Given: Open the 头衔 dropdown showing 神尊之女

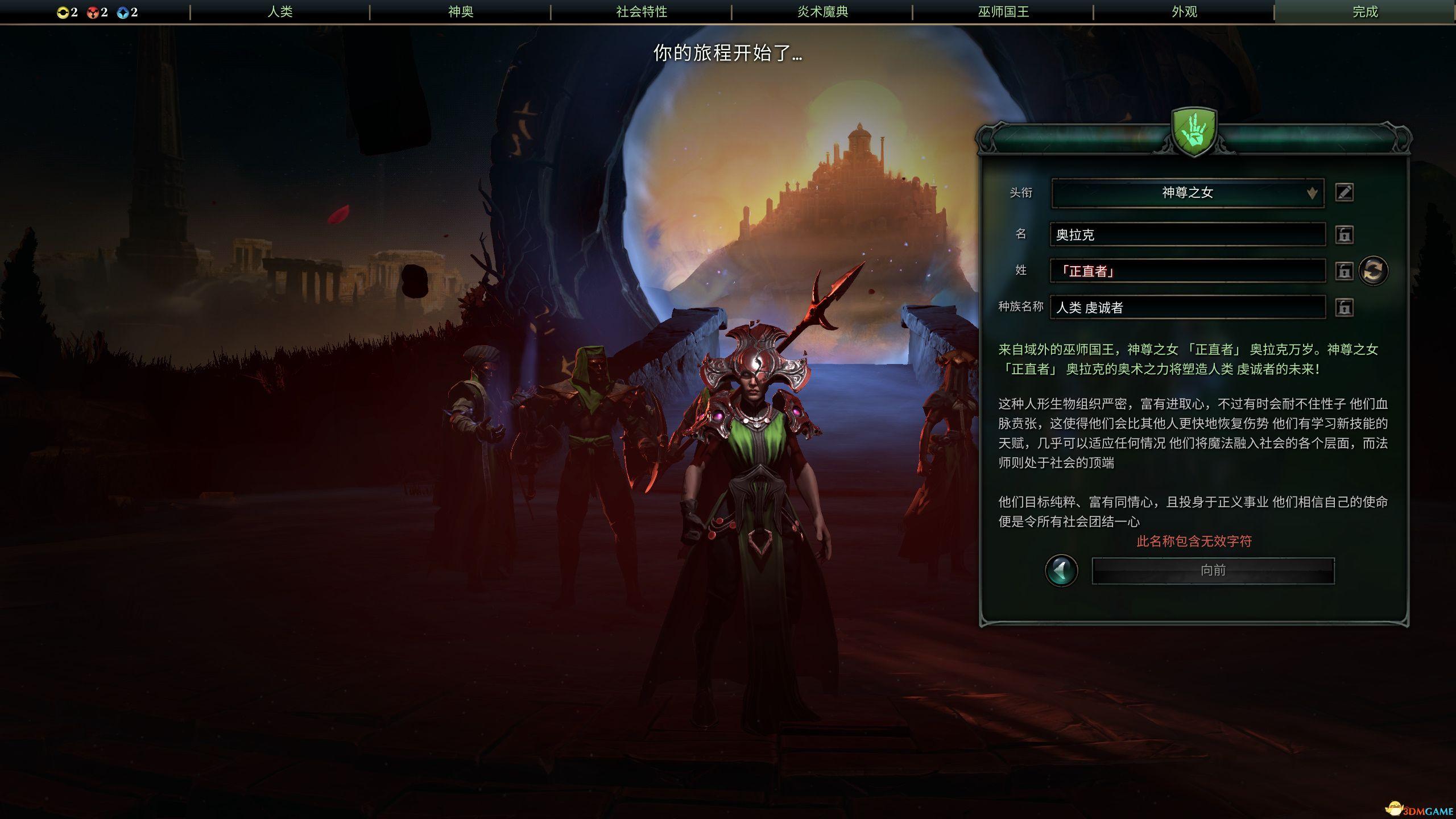Looking at the screenshot, I should (1188, 193).
